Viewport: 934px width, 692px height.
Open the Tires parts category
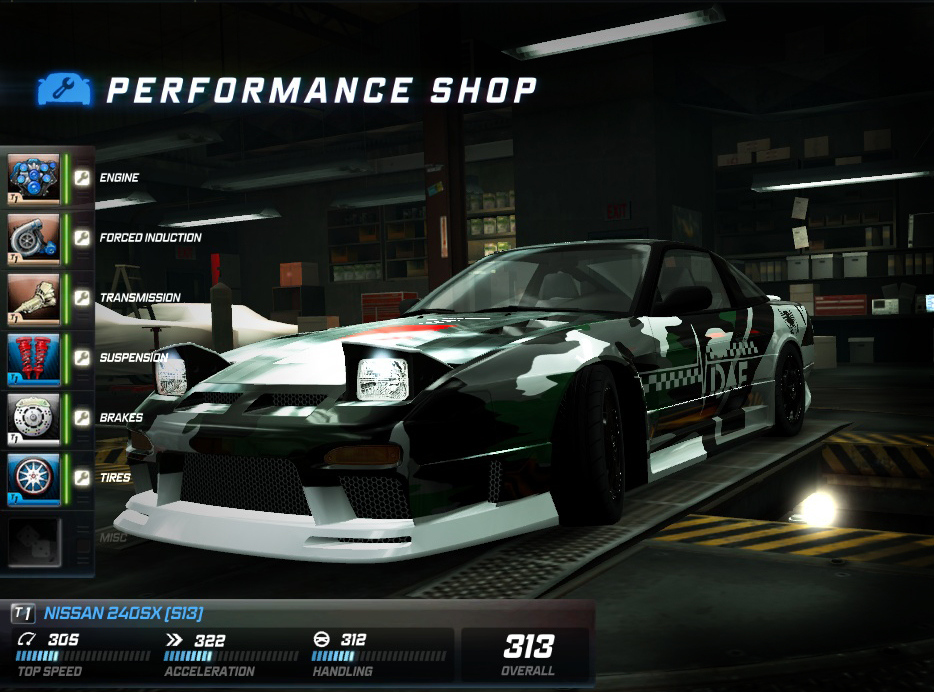(35, 478)
